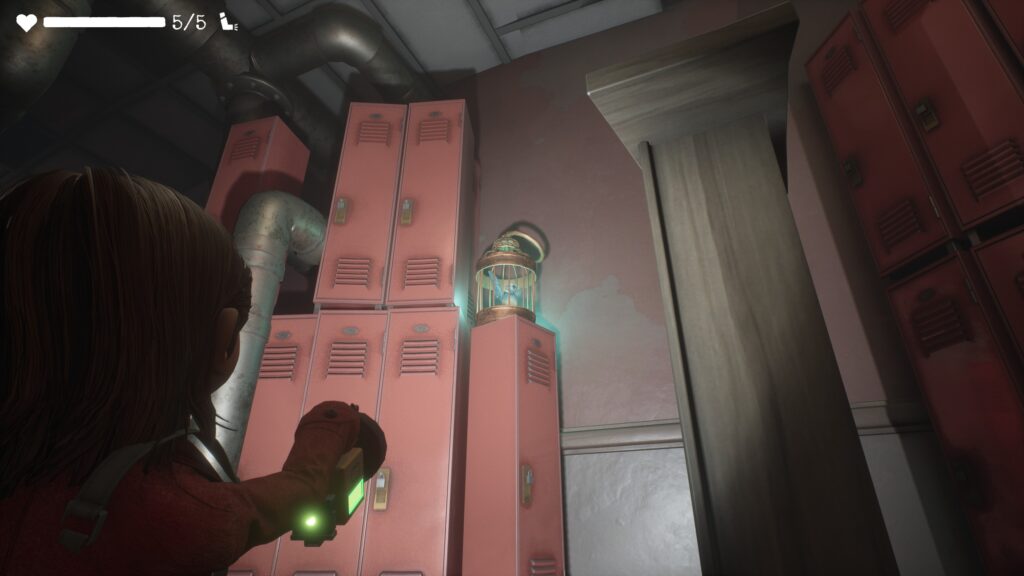The width and height of the screenshot is (1024, 576).
Task: Click the inhaler item icon
Action: tap(229, 22)
